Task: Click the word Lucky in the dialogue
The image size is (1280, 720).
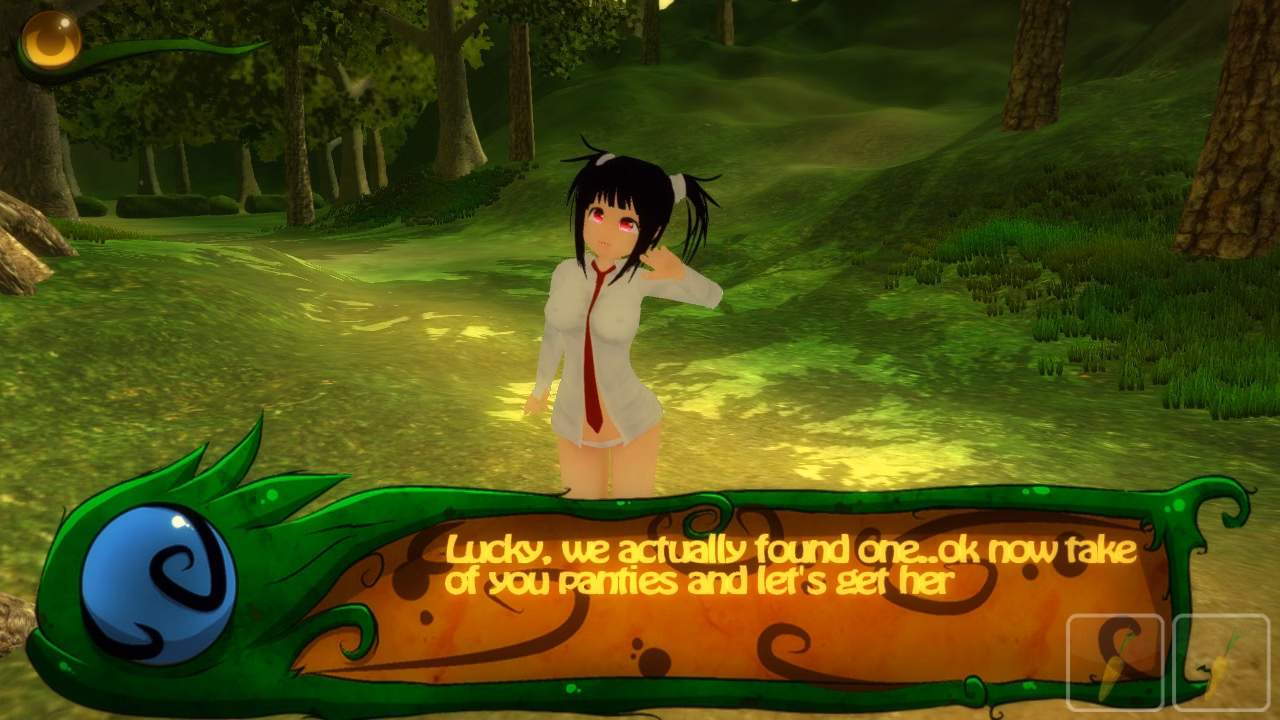Action: click(492, 549)
